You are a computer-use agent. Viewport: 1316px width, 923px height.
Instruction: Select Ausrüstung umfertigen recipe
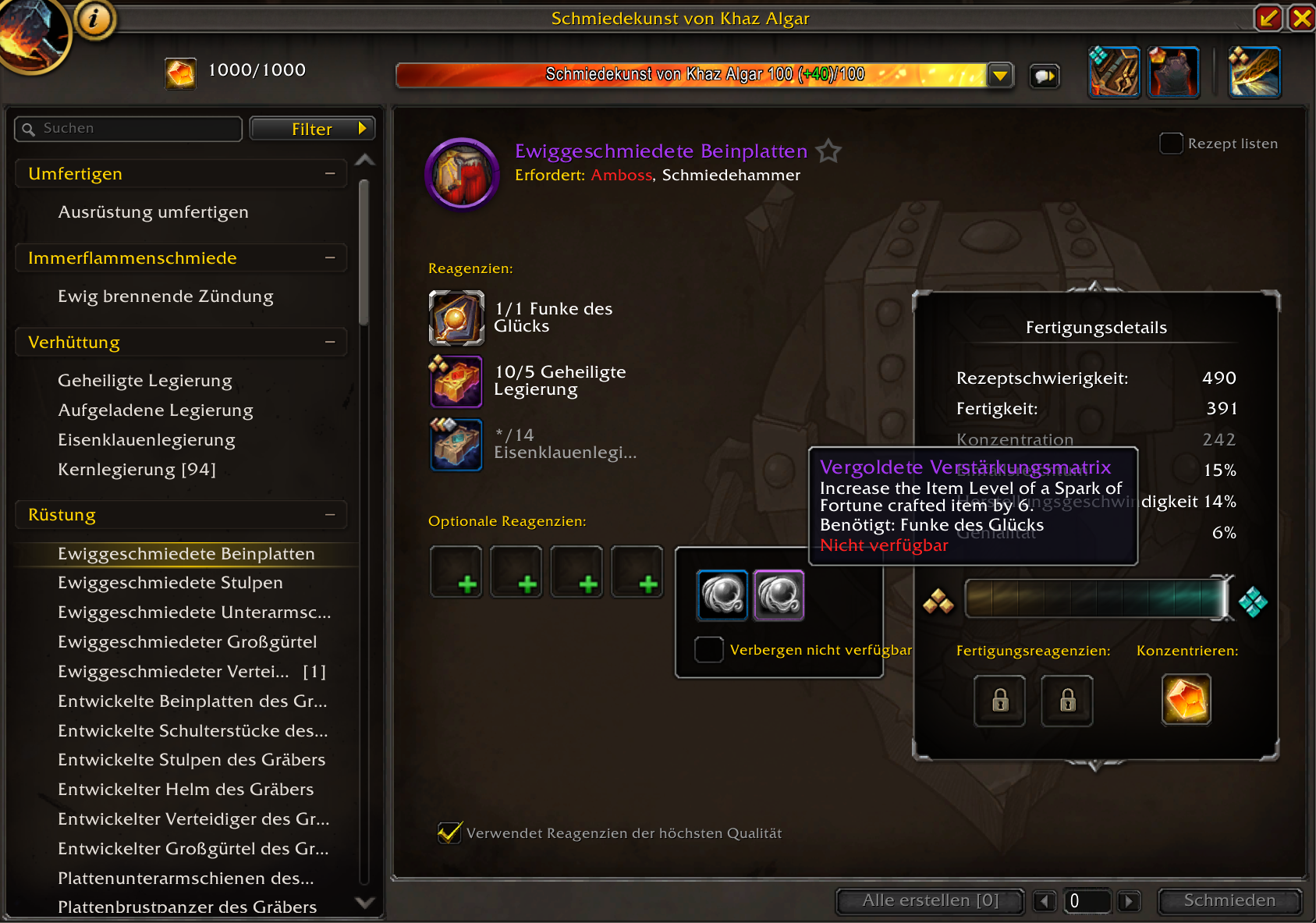point(153,212)
